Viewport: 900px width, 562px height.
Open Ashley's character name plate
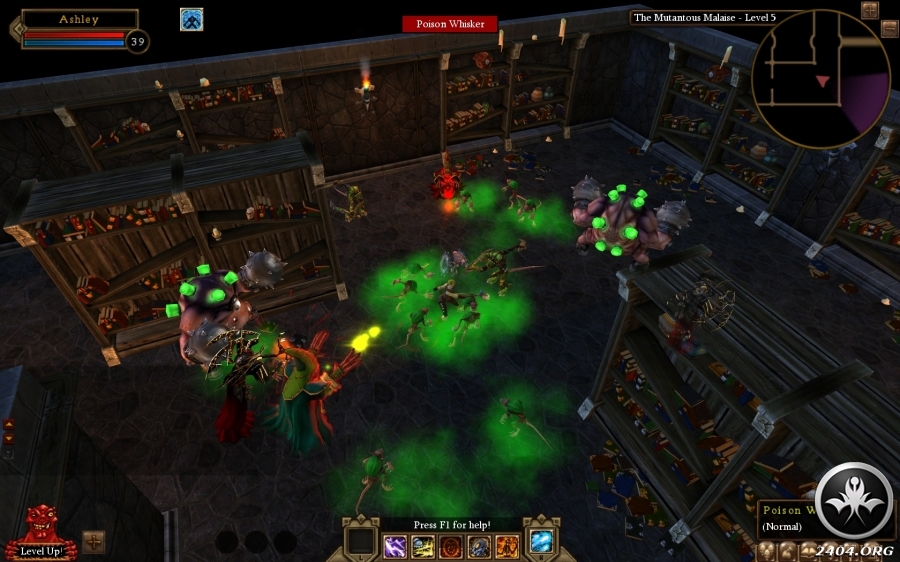click(x=79, y=19)
